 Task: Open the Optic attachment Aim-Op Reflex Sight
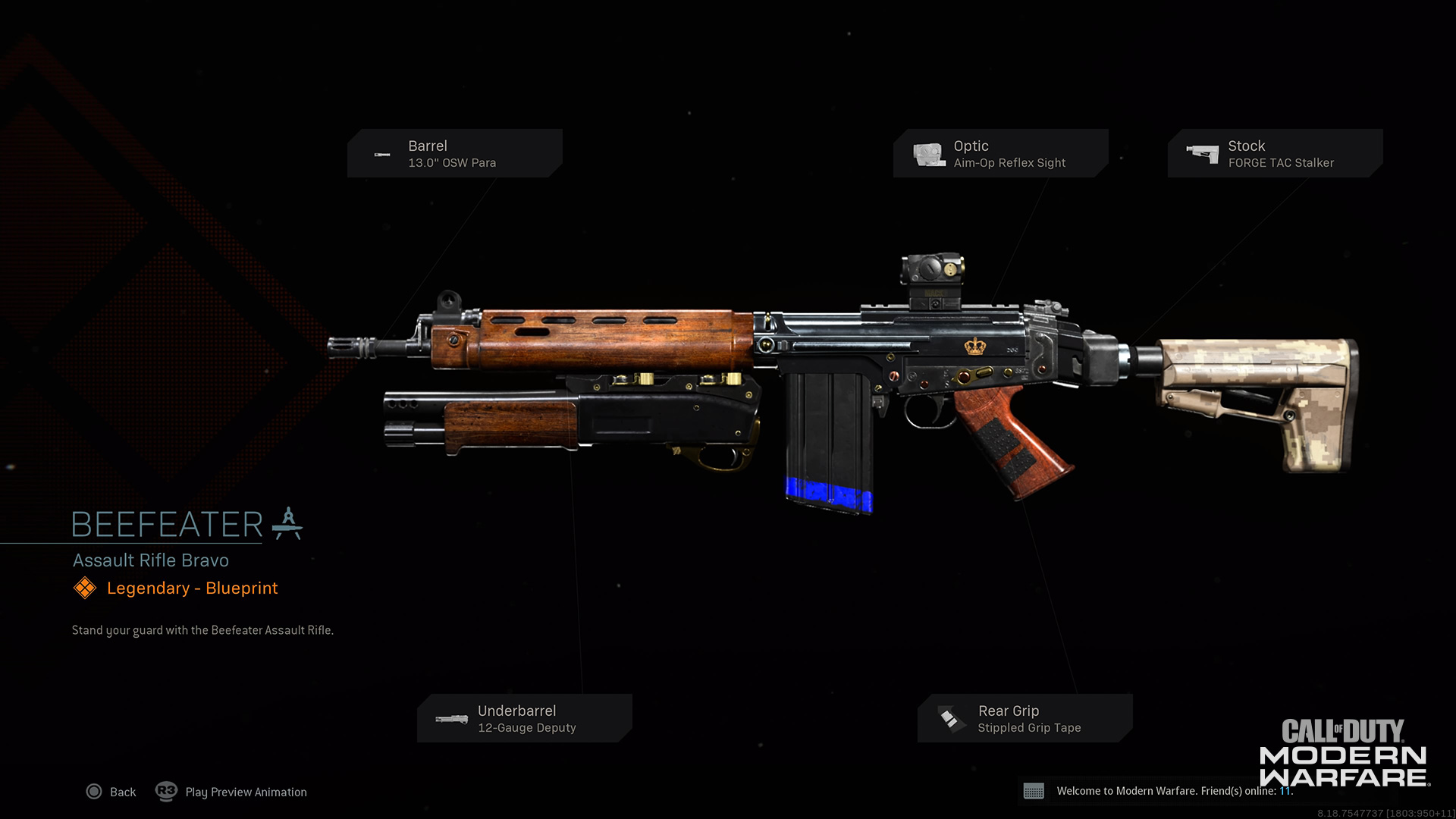tap(1000, 153)
